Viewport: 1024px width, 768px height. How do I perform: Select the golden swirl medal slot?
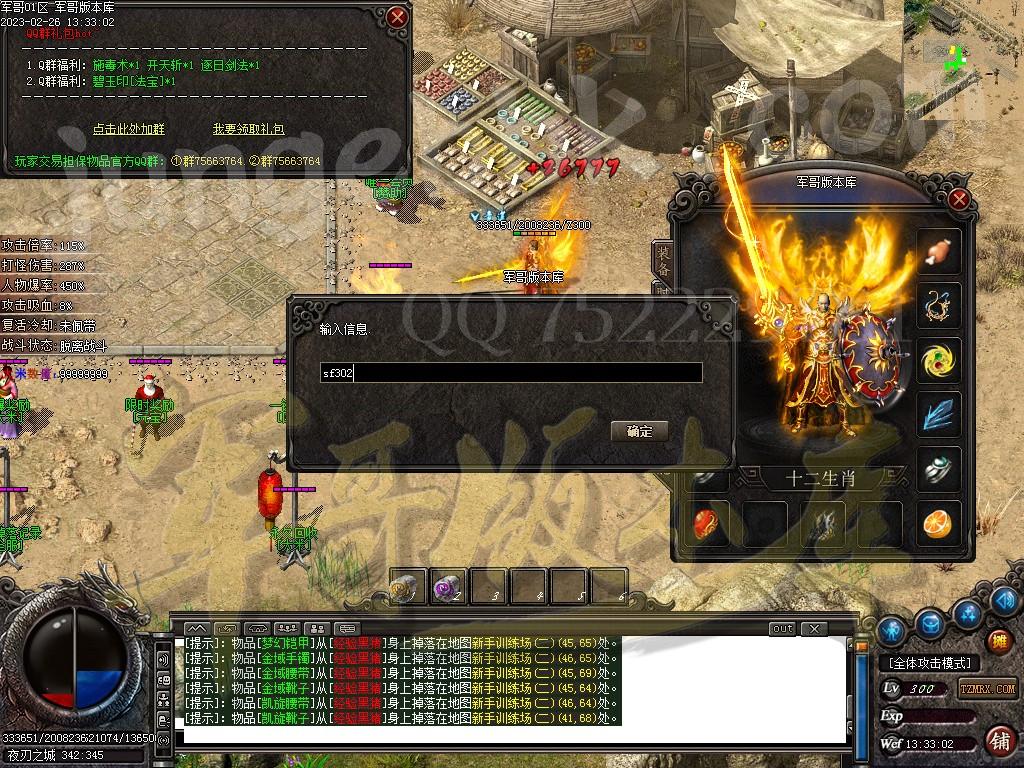pyautogui.click(x=939, y=360)
